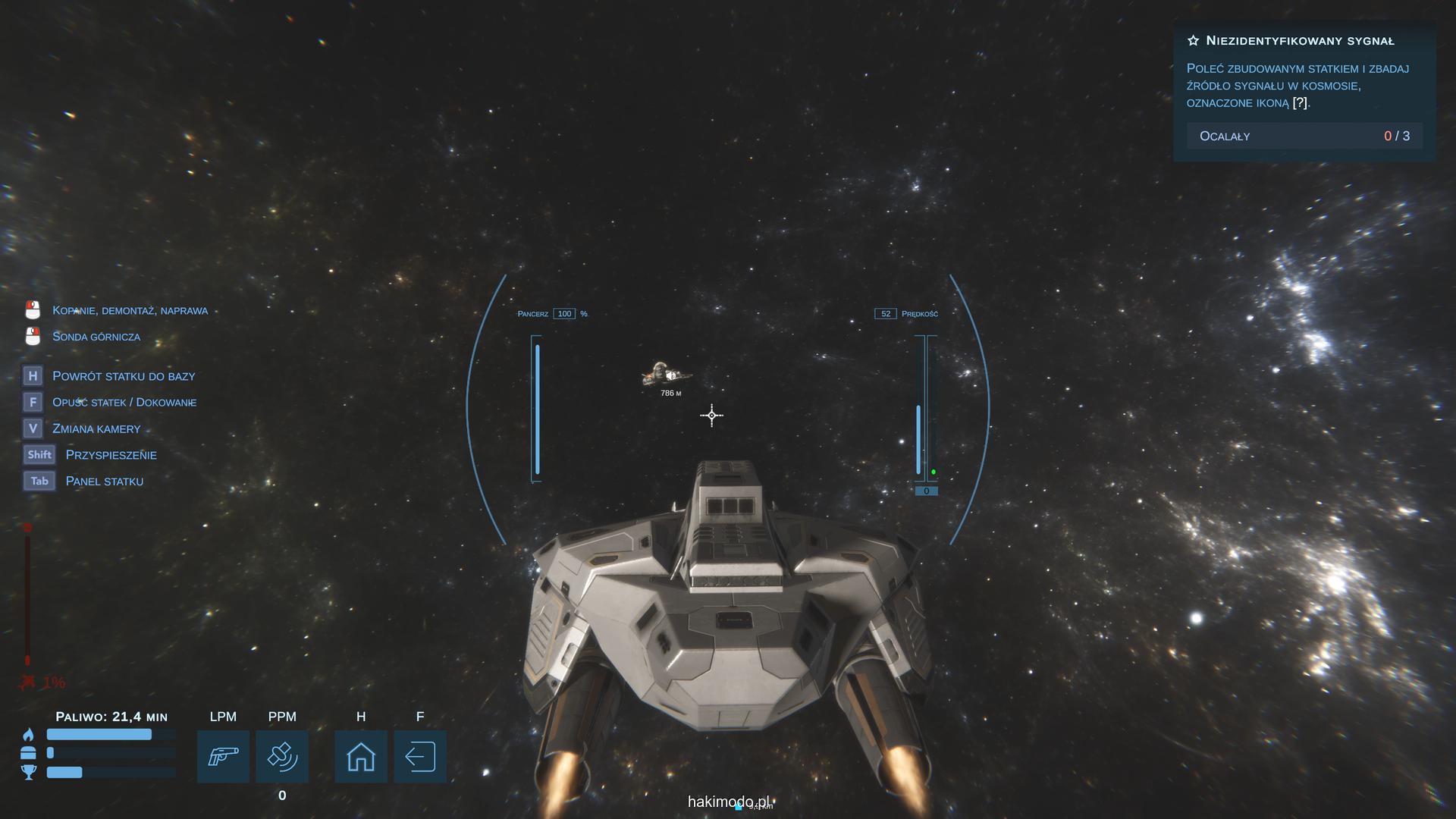Click the exit ship arrow icon
Screen dimensions: 1456x819
click(420, 756)
